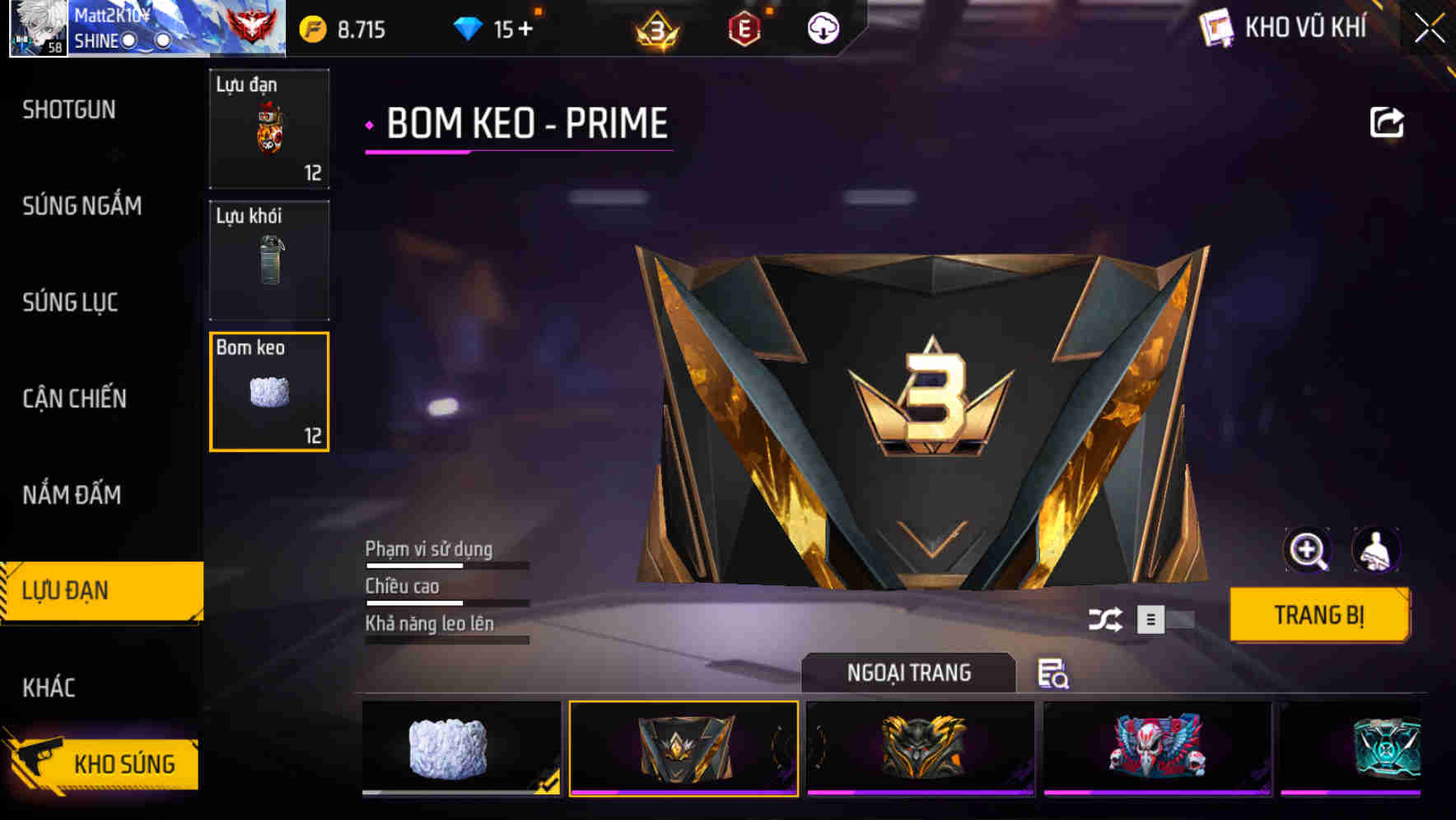Click the cloud download resource icon

point(823,27)
